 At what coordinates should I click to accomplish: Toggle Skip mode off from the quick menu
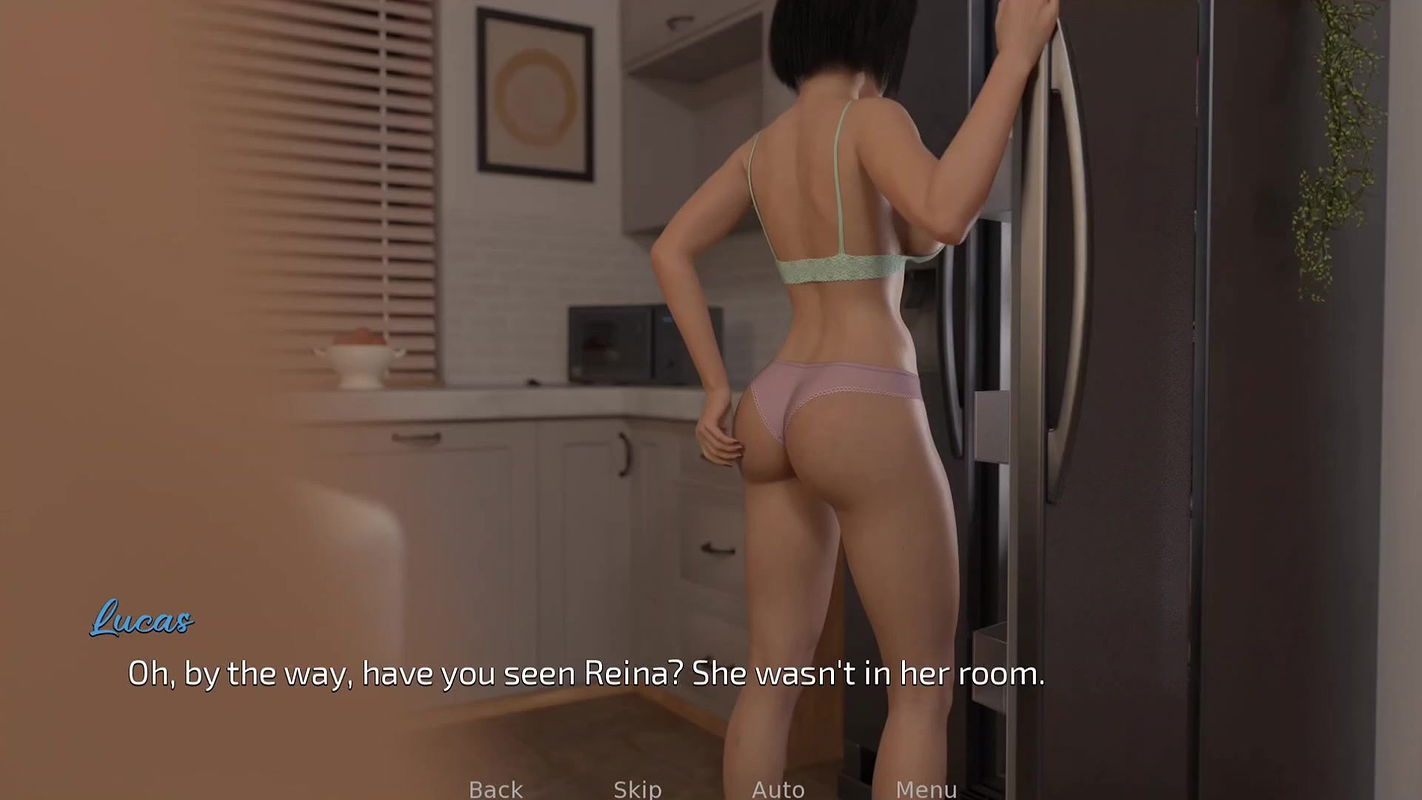637,789
